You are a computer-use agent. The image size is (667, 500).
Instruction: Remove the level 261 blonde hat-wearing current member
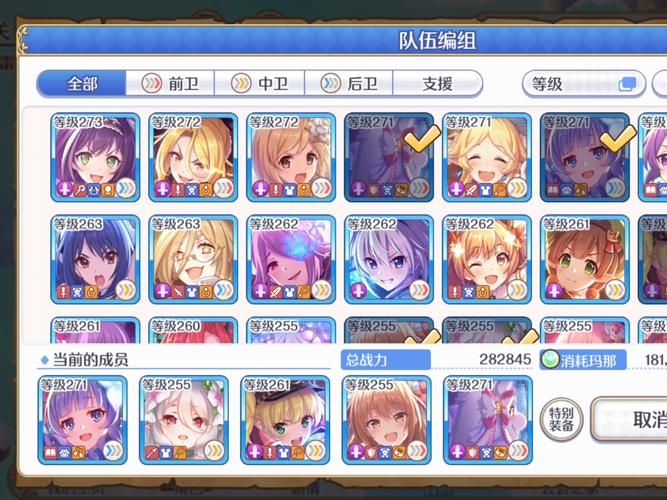(285, 421)
